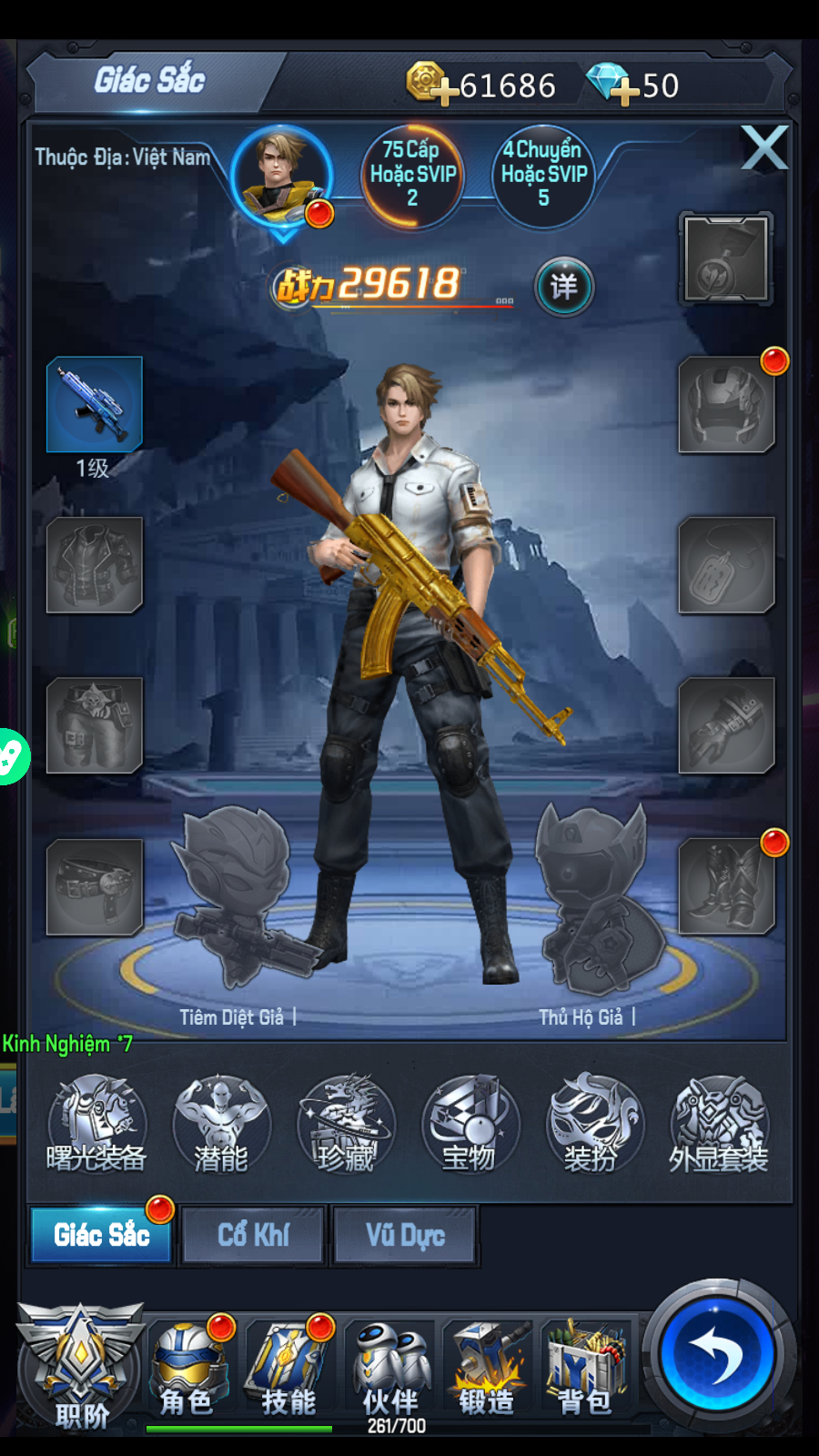Switch to the Cổ Khí tab
Viewport: 819px width, 1456px height.
[x=253, y=1235]
